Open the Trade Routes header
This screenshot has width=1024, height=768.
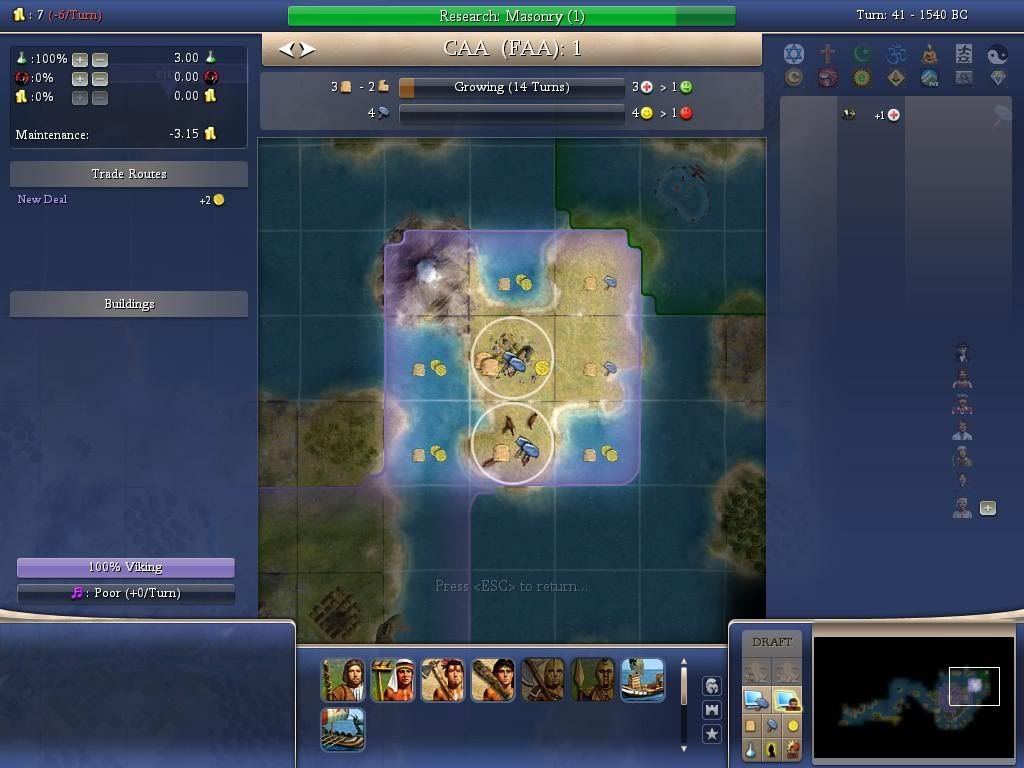[x=129, y=174]
